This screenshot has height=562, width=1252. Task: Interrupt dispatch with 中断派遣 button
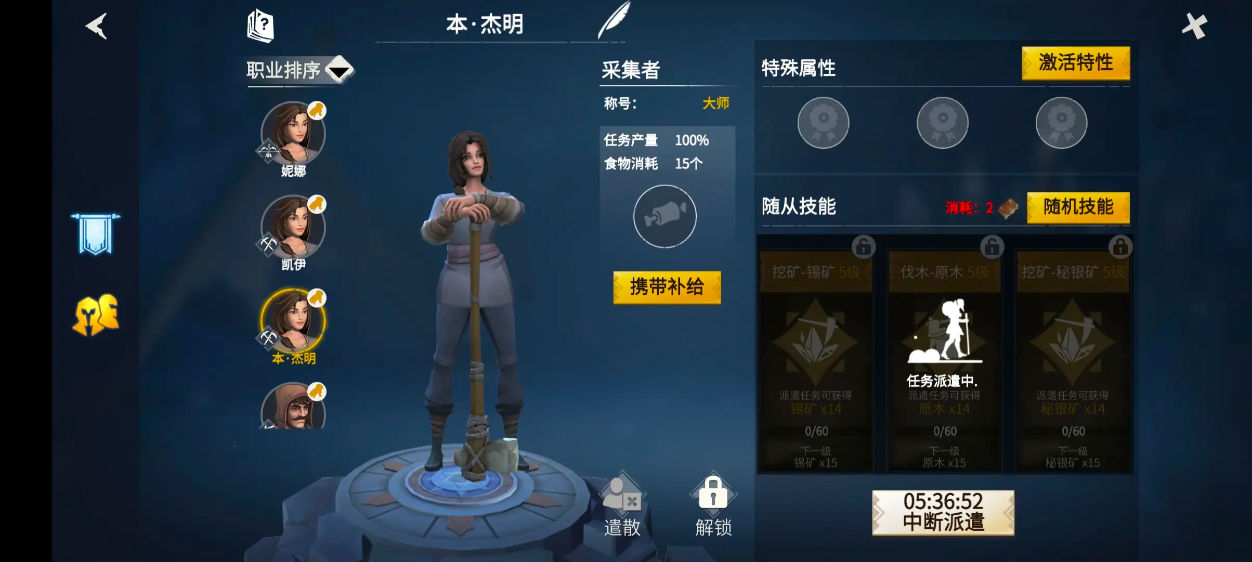tap(943, 512)
